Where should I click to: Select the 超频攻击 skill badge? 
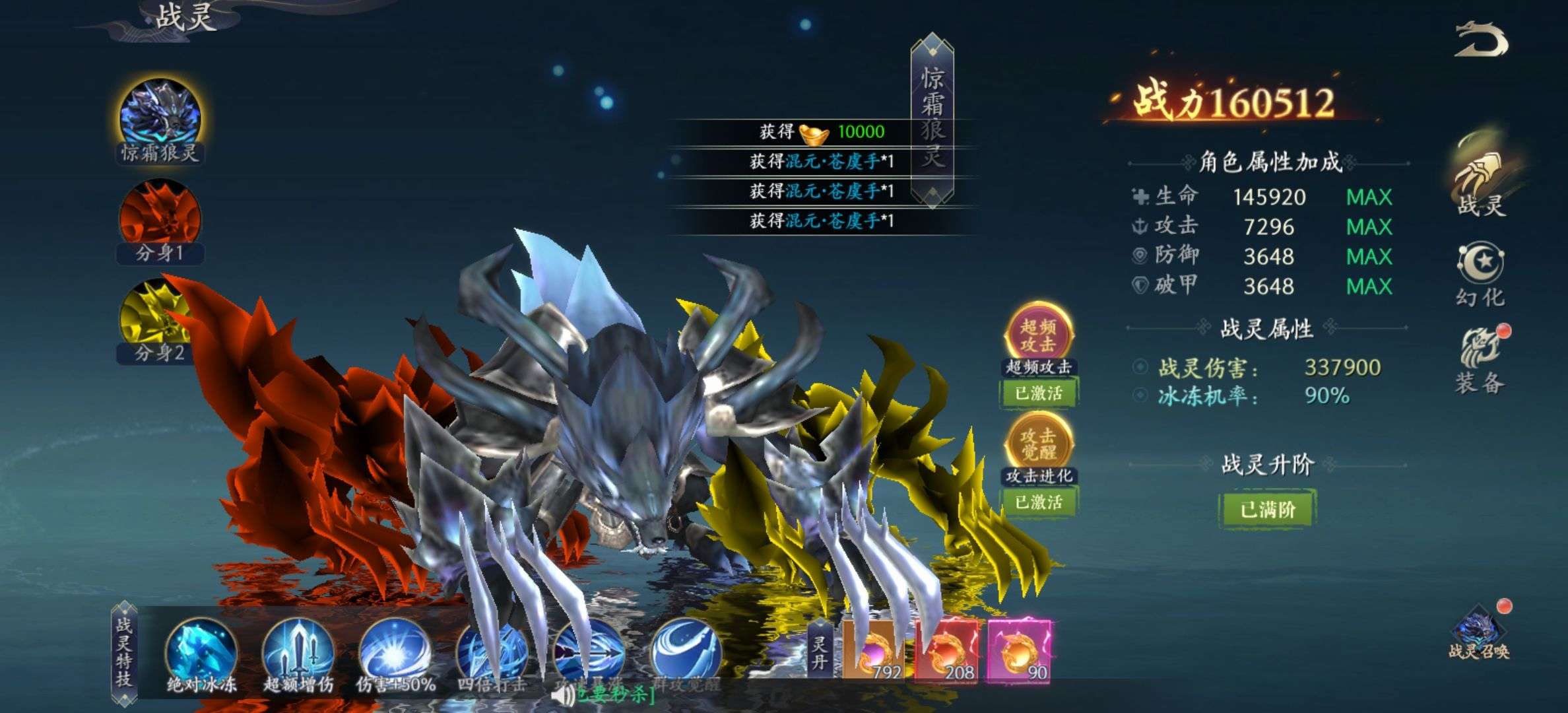pos(1039,335)
